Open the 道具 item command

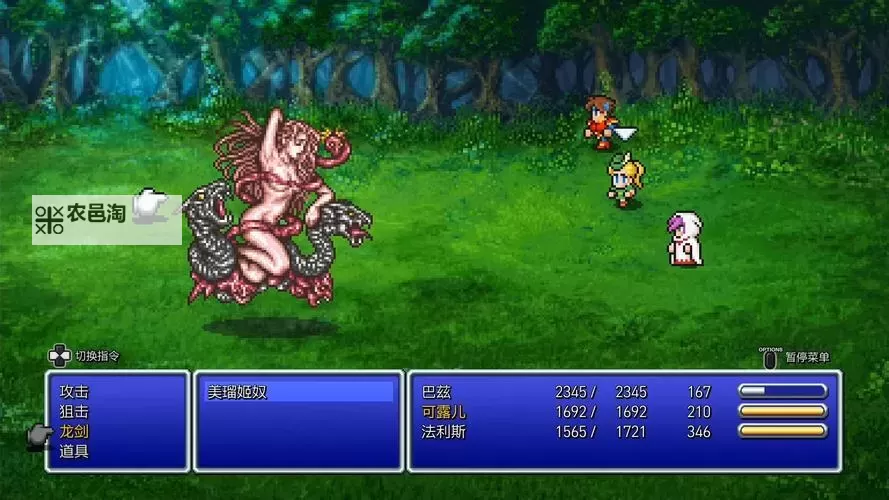coord(74,452)
